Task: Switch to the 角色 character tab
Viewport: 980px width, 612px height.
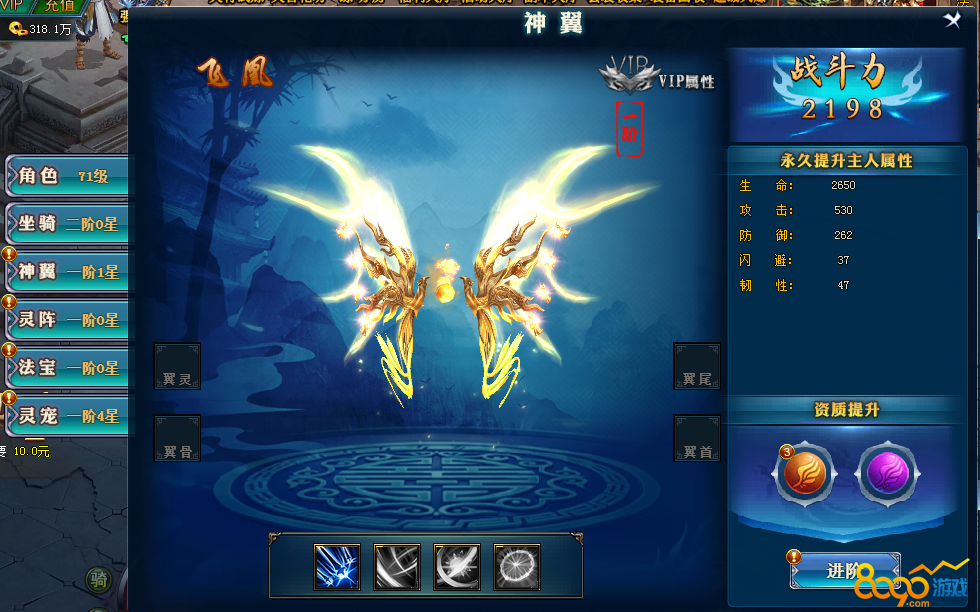Action: pos(66,176)
